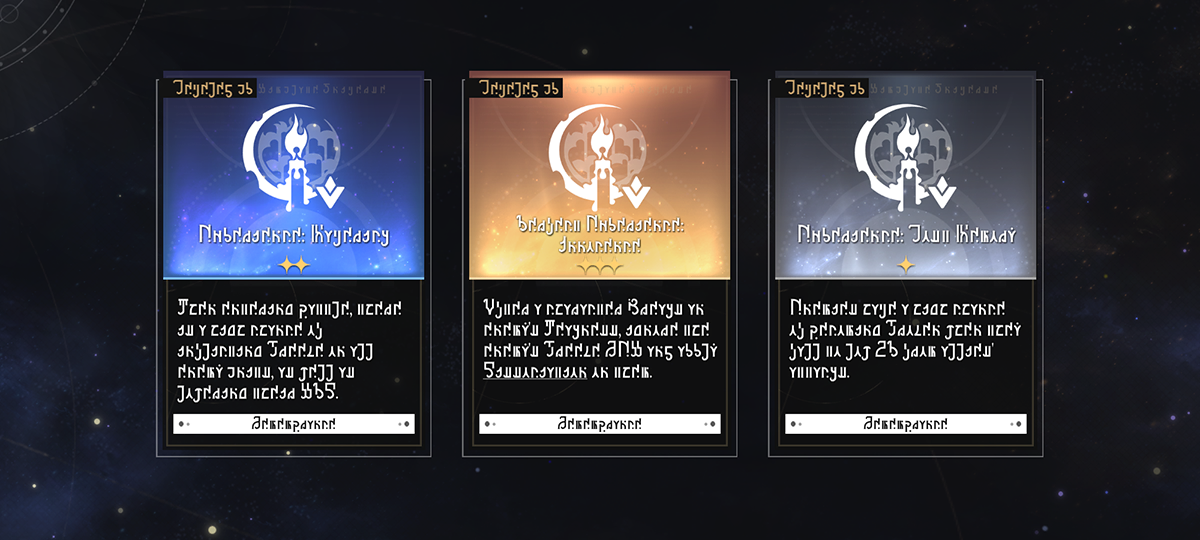
Task: Click the white button on the silver card
Action: click(905, 424)
